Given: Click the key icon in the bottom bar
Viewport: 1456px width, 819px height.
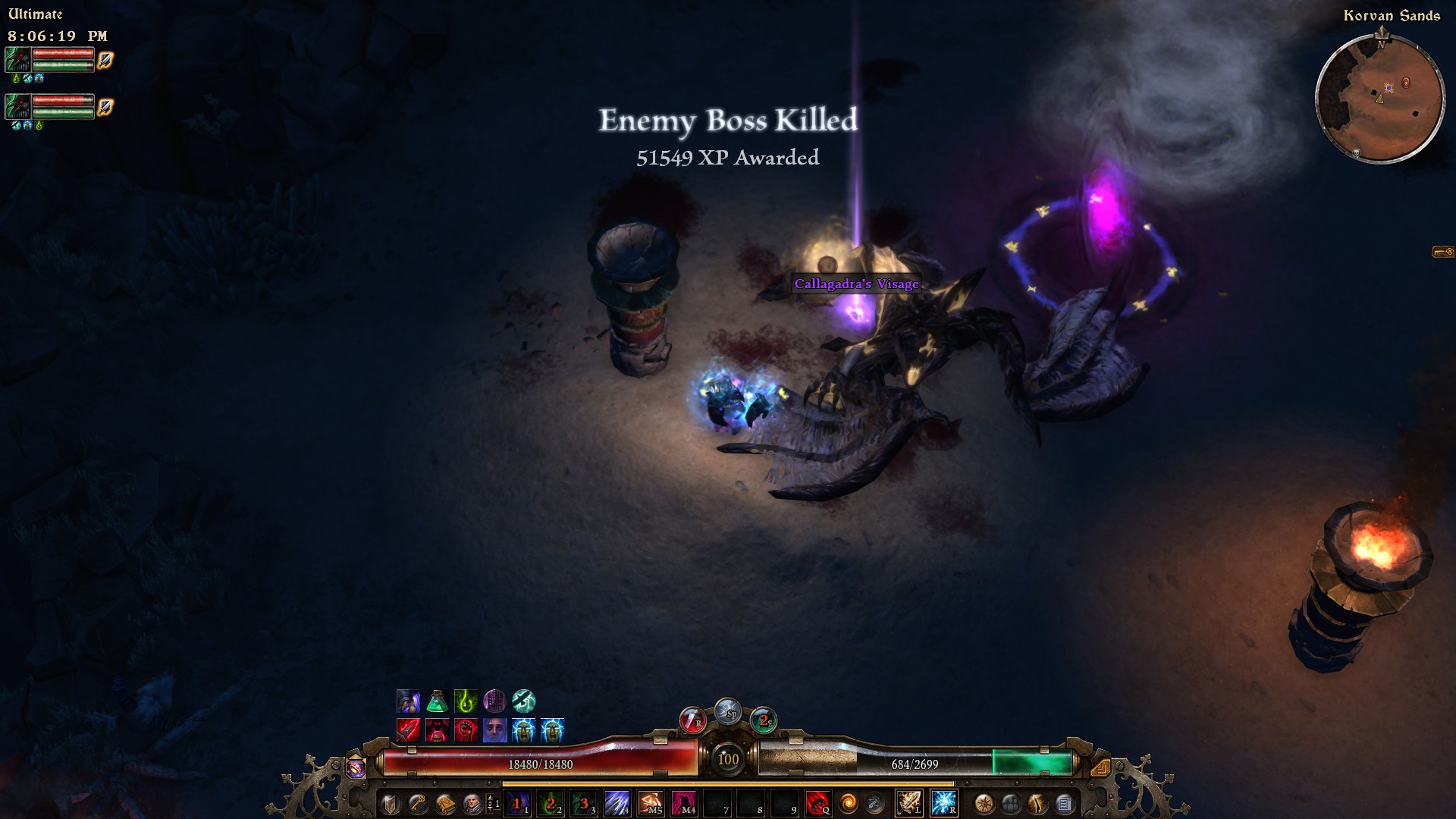Looking at the screenshot, I should [x=417, y=803].
